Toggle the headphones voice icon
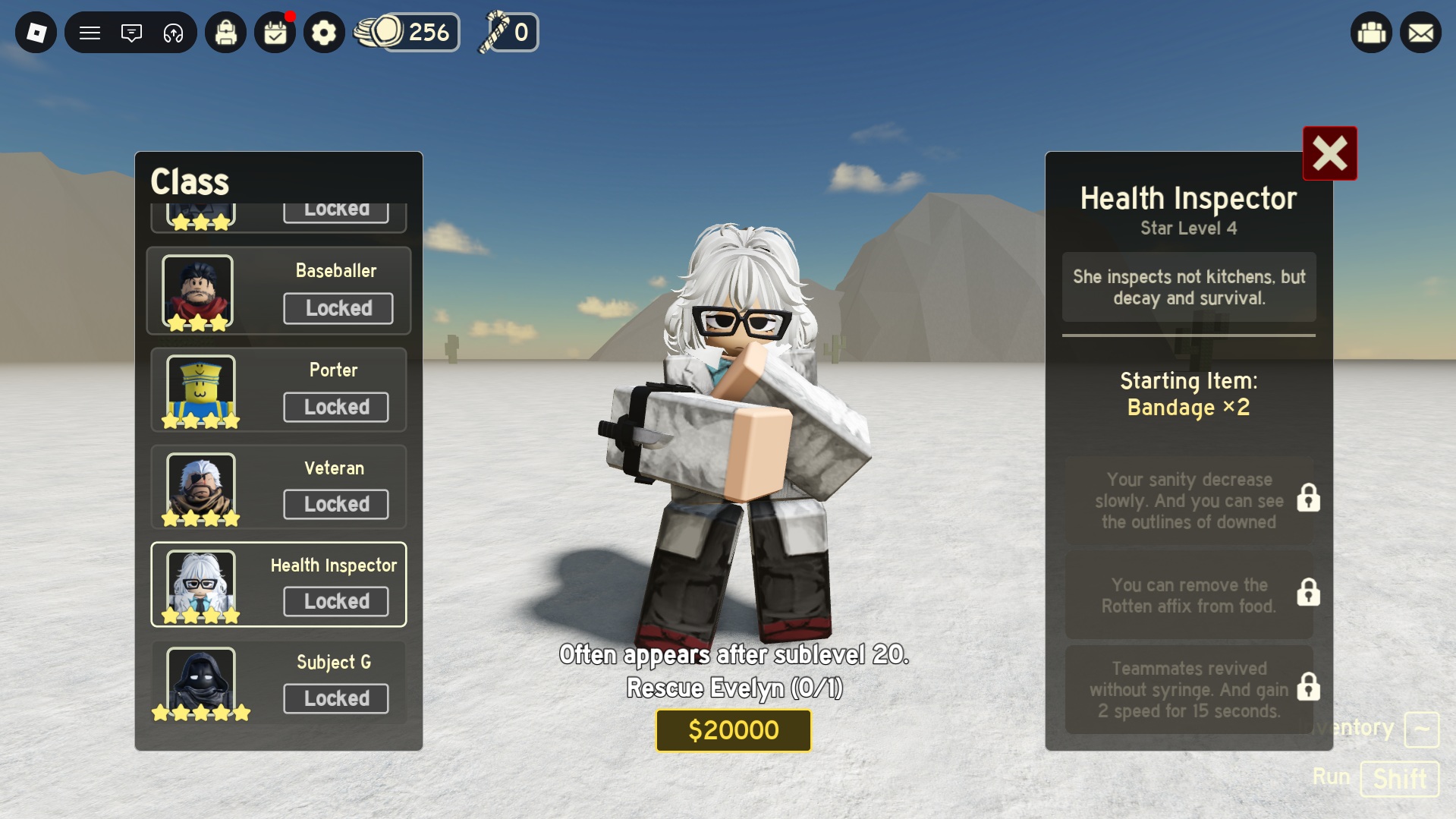1456x819 pixels. tap(173, 33)
